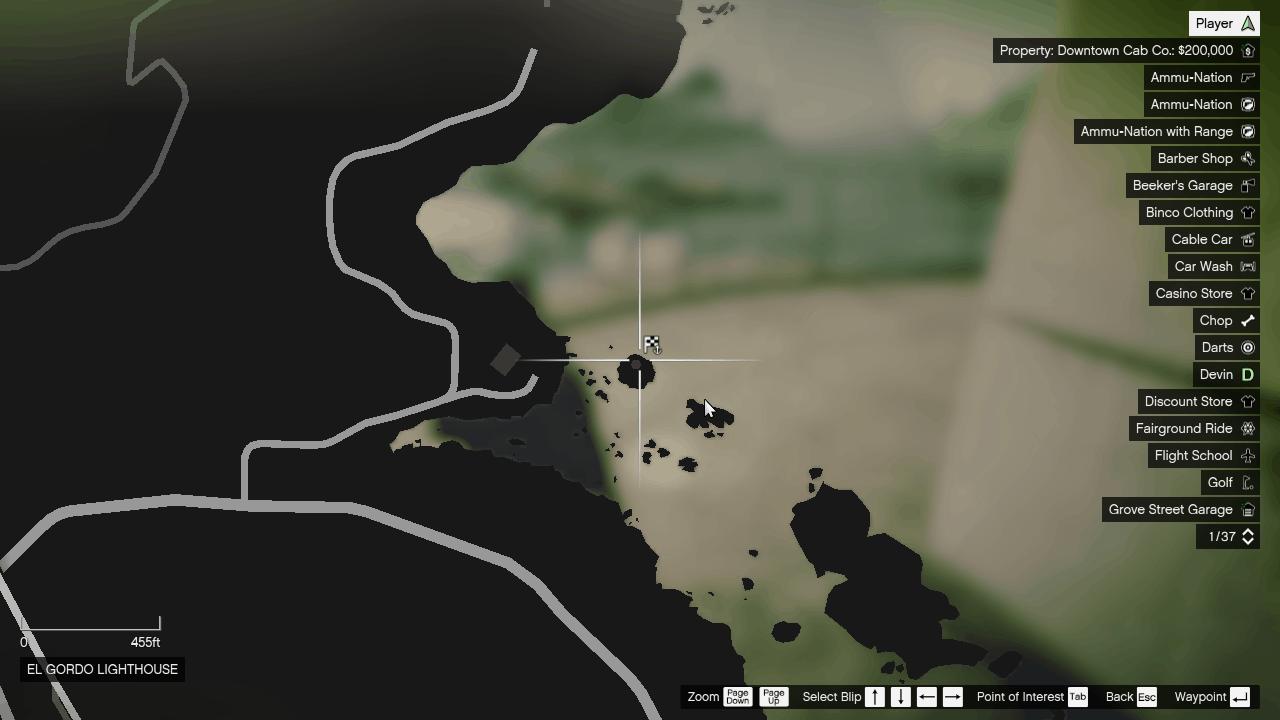Select the Ammu-Nation pistol icon
Image resolution: width=1280 pixels, height=720 pixels.
tap(1247, 77)
